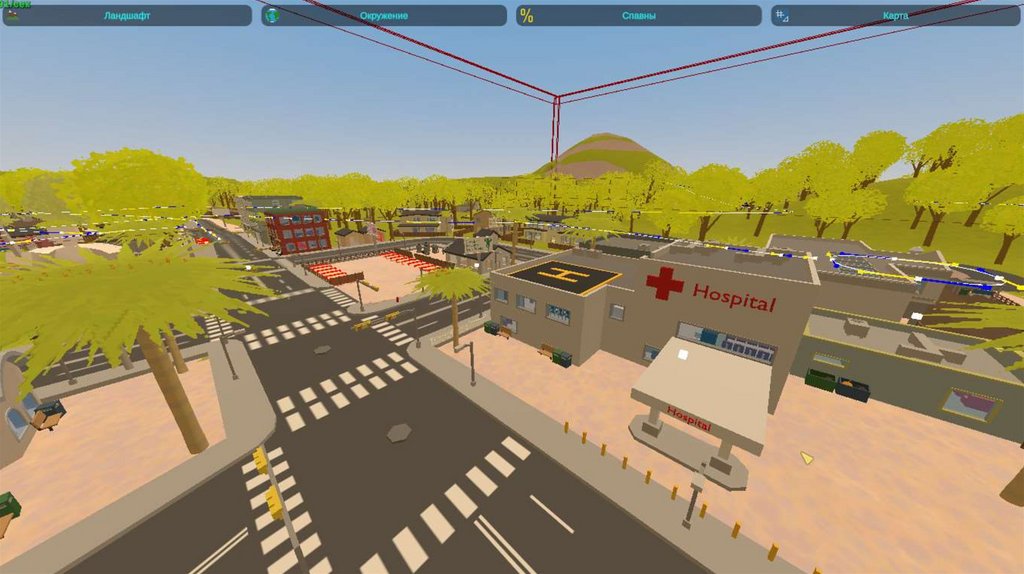Open the Ландшафт editor tab

(x=127, y=16)
